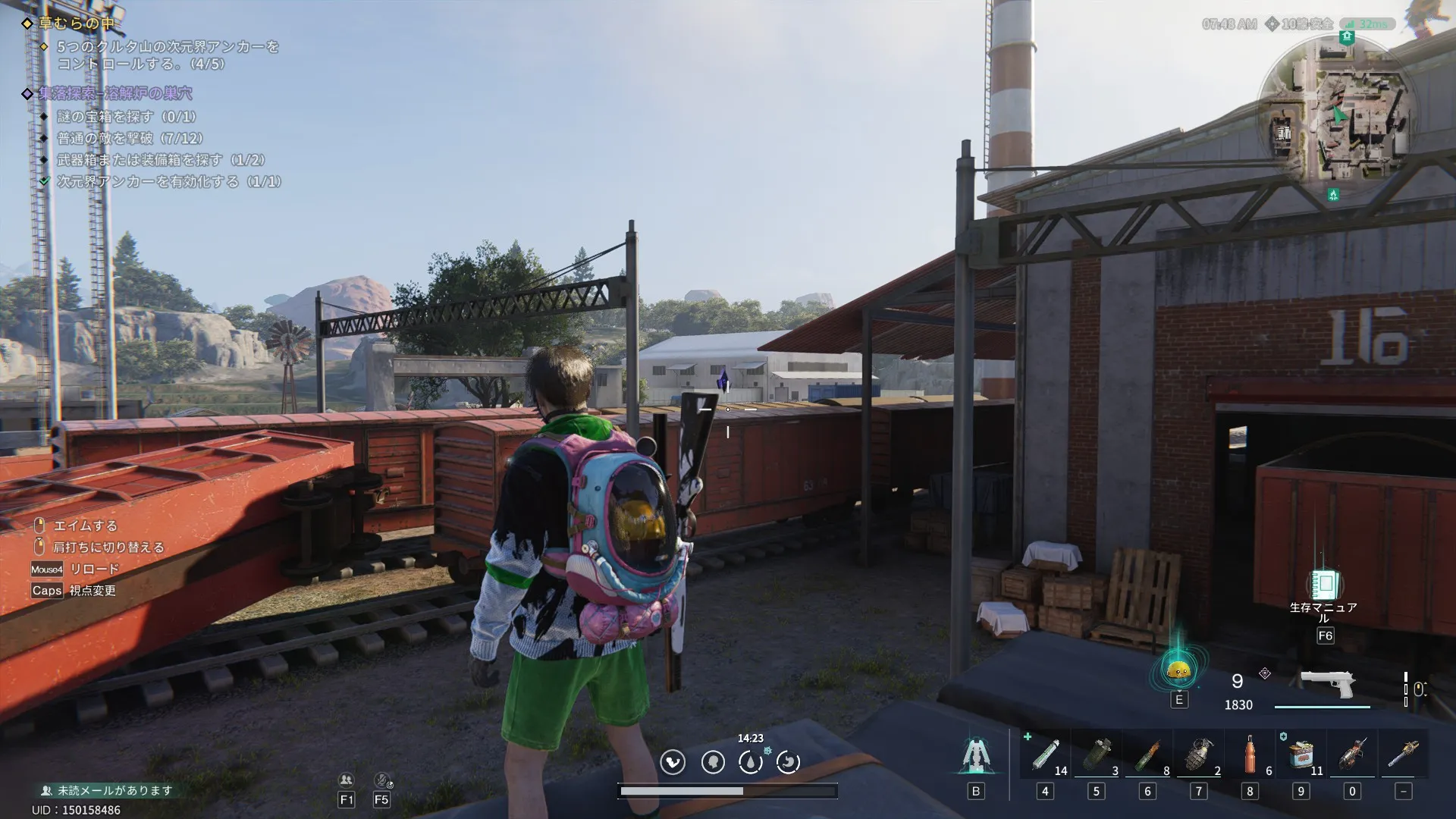Image resolution: width=1456 pixels, height=819 pixels.
Task: Select the molotov slot with 8
Action: pyautogui.click(x=1147, y=755)
